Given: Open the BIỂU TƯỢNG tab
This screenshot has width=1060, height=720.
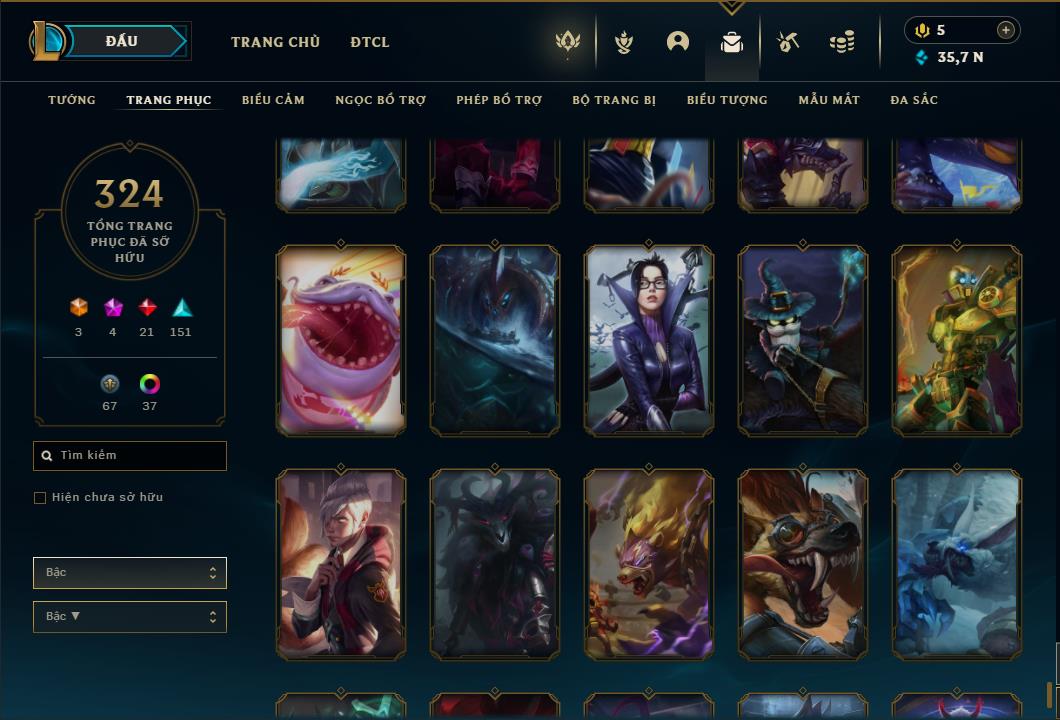Looking at the screenshot, I should pyautogui.click(x=727, y=100).
